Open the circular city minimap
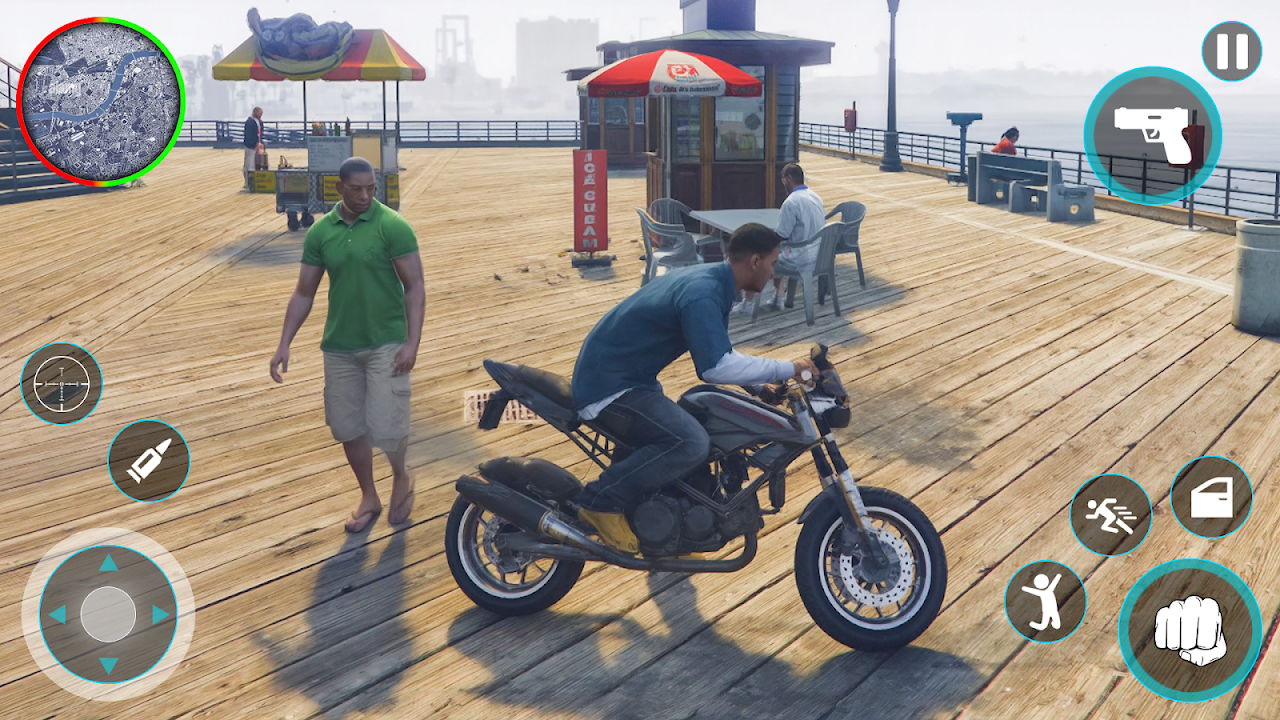The height and width of the screenshot is (720, 1280). (x=101, y=101)
